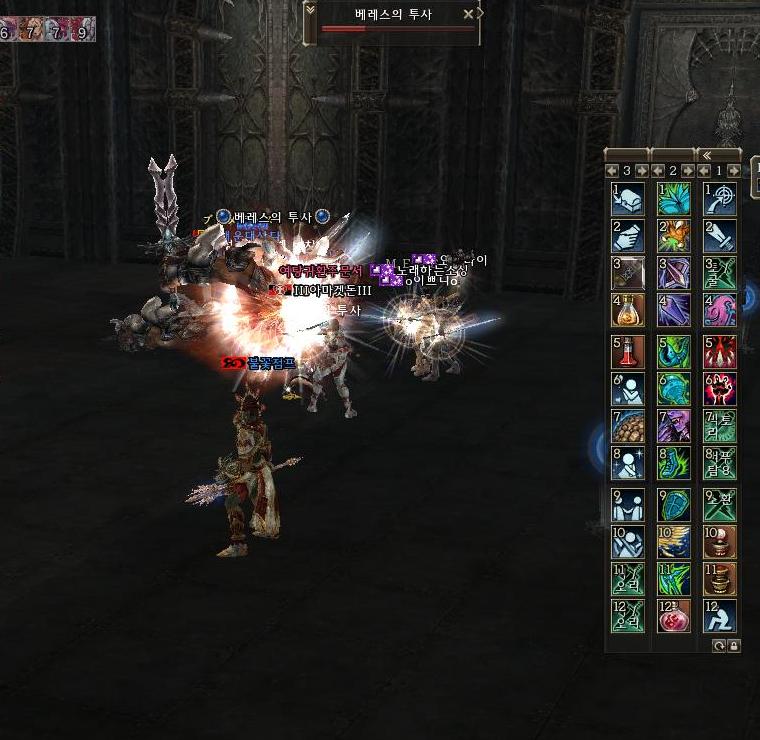The width and height of the screenshot is (760, 740).
Task: Use the orange potion flask in slot 4
Action: click(628, 311)
